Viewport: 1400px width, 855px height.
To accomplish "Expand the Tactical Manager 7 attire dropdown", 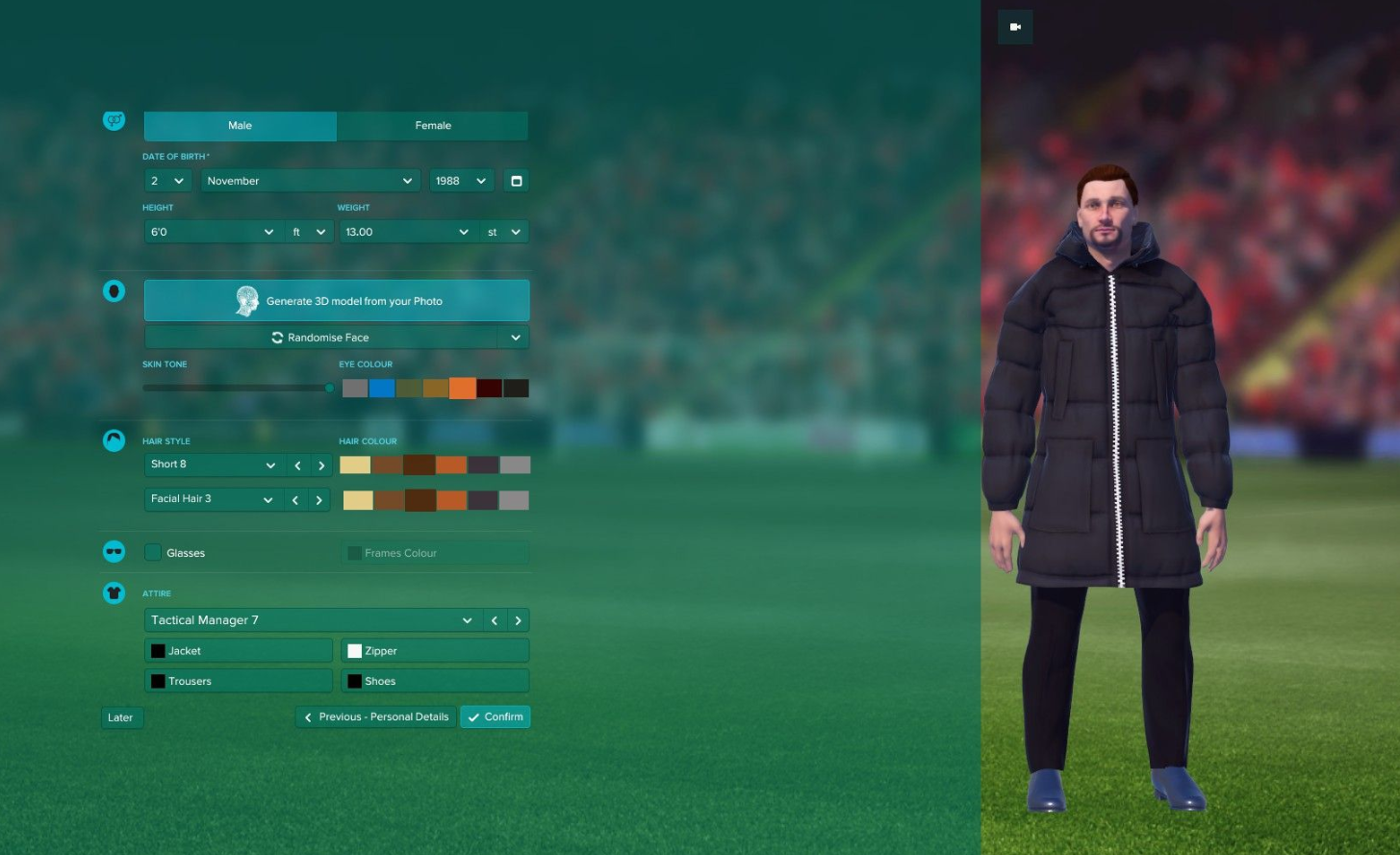I will pos(467,619).
